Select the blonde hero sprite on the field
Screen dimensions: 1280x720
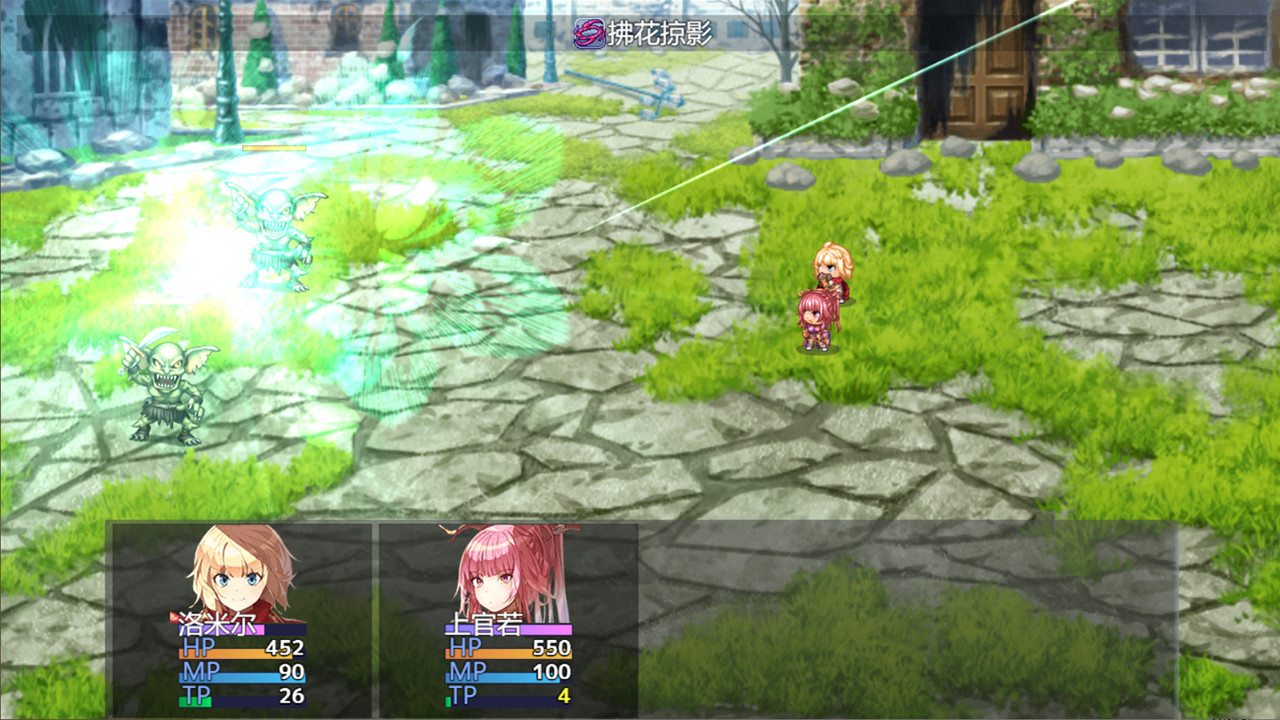tap(833, 270)
